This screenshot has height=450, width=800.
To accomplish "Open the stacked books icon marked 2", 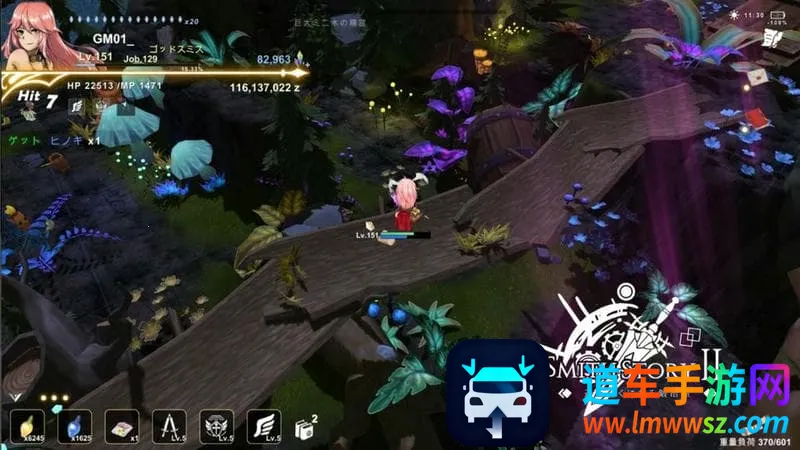I will pyautogui.click(x=306, y=426).
